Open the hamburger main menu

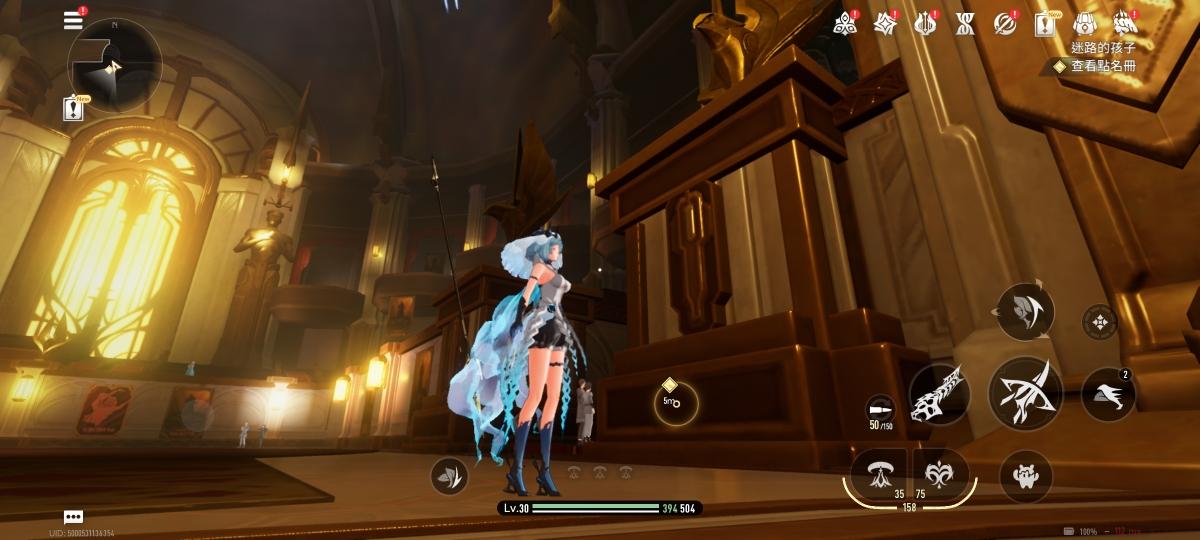tap(73, 20)
